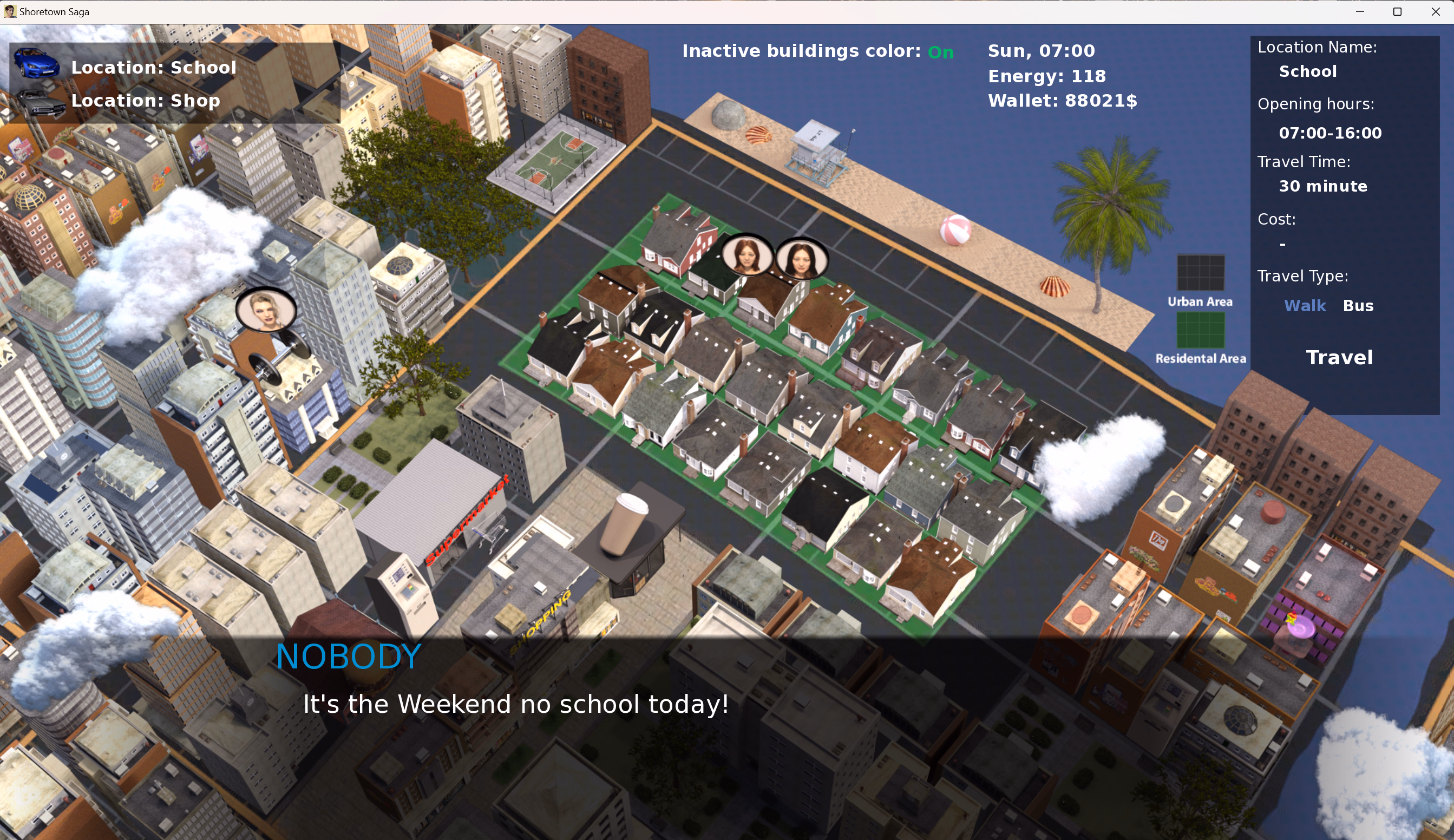This screenshot has height=840, width=1454.
Task: Select the dark-haired woman portrait marker
Action: click(801, 259)
